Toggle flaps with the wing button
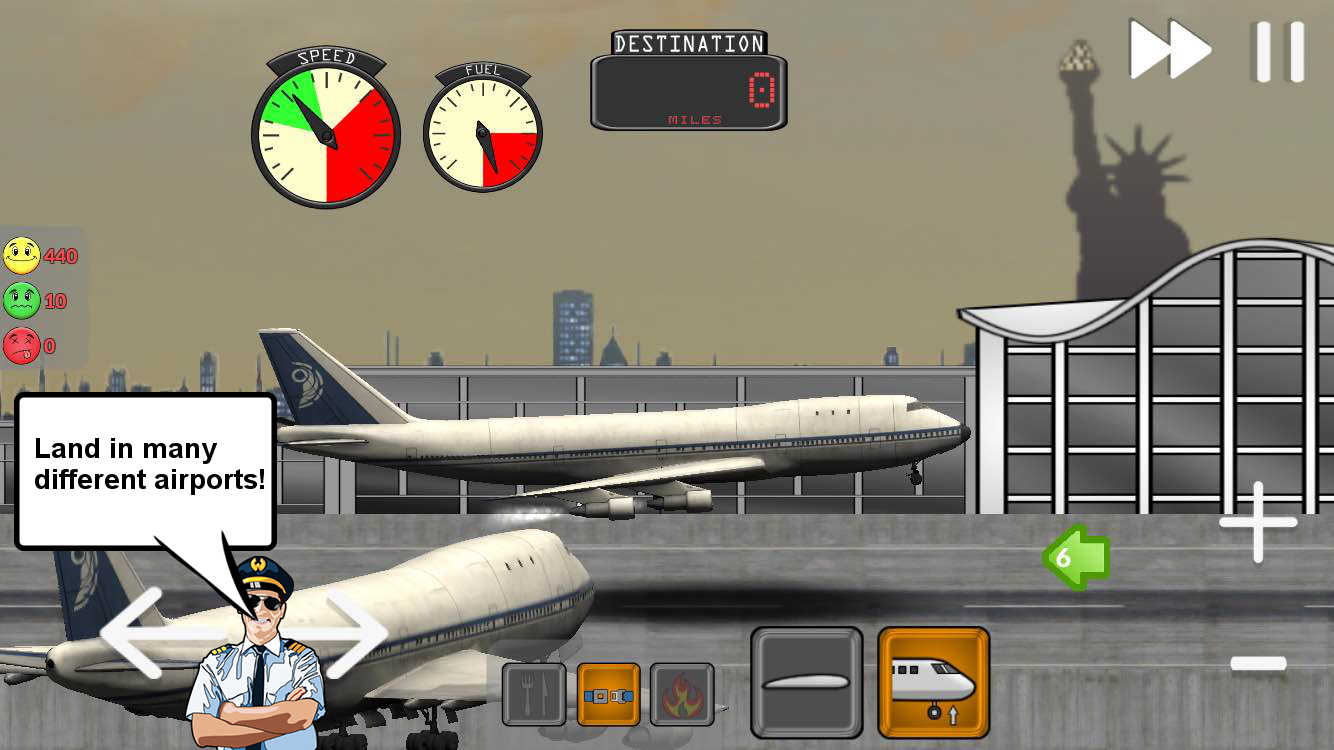The height and width of the screenshot is (750, 1334). pyautogui.click(x=806, y=683)
